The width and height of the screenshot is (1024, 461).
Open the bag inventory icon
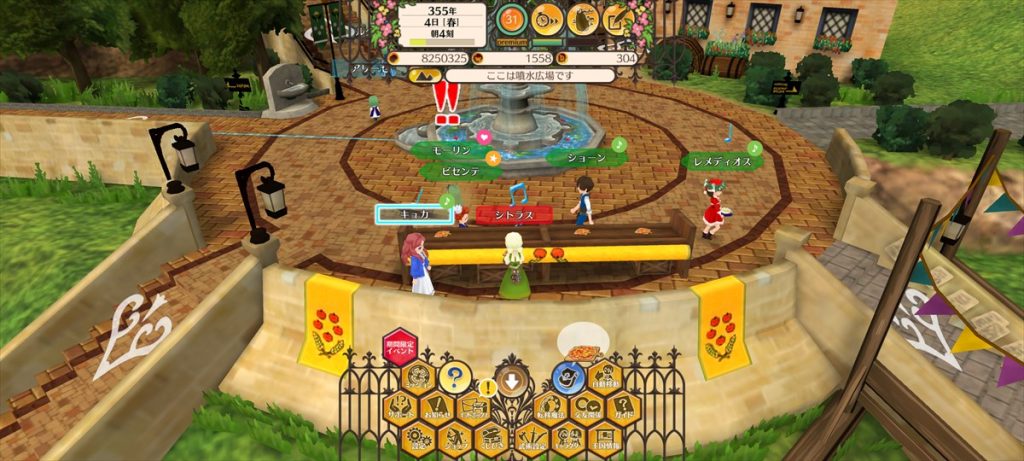[x=582, y=17]
